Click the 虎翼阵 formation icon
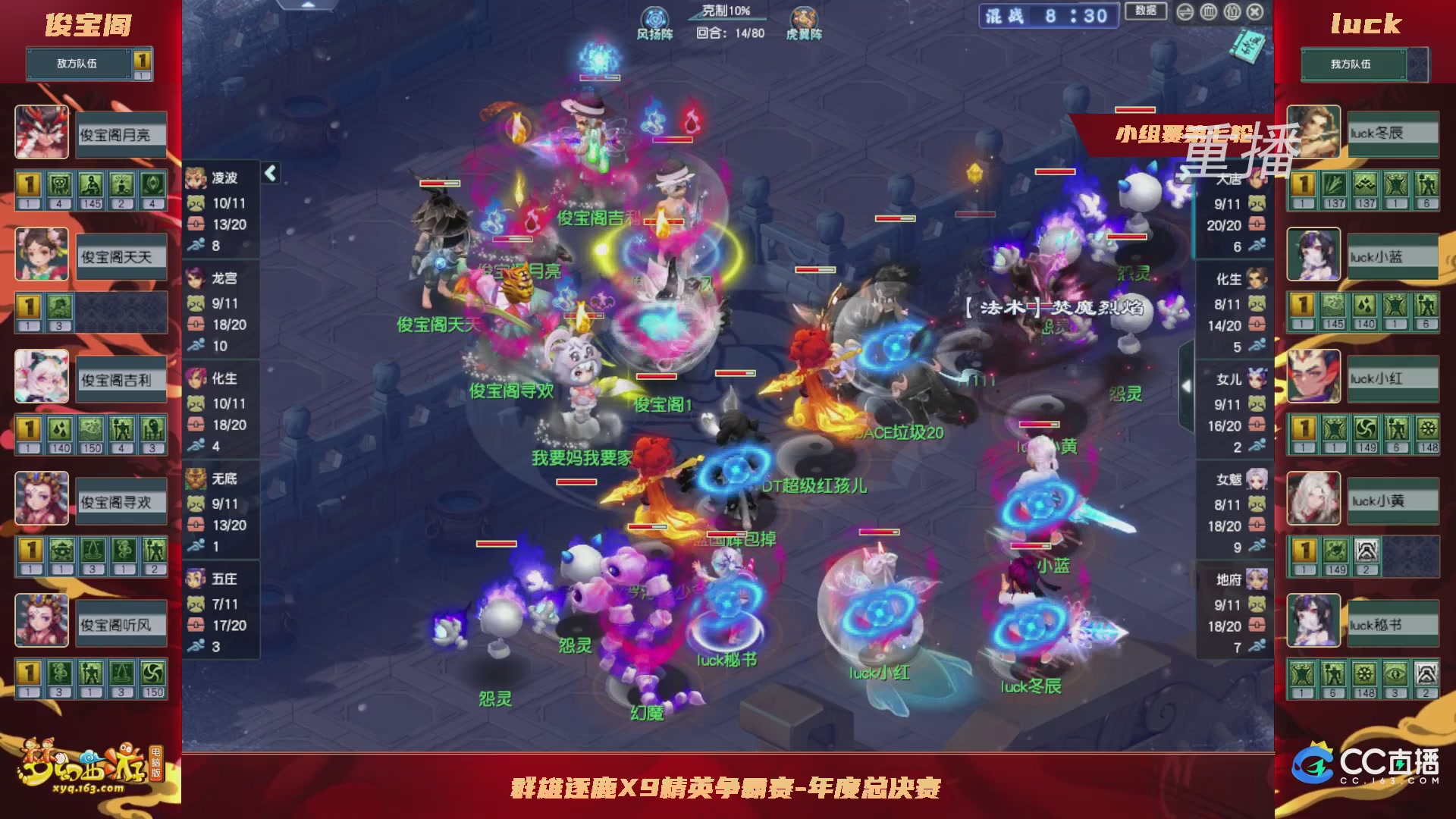This screenshot has width=1456, height=819. (806, 18)
